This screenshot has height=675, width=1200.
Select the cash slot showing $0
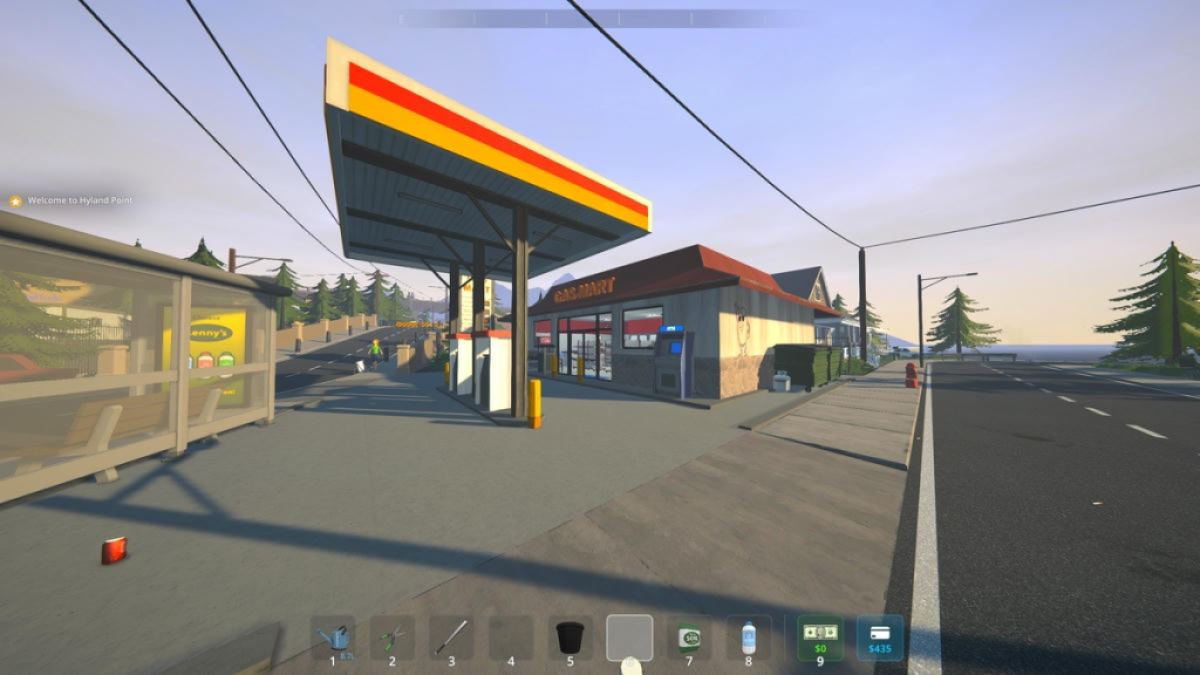coord(820,637)
